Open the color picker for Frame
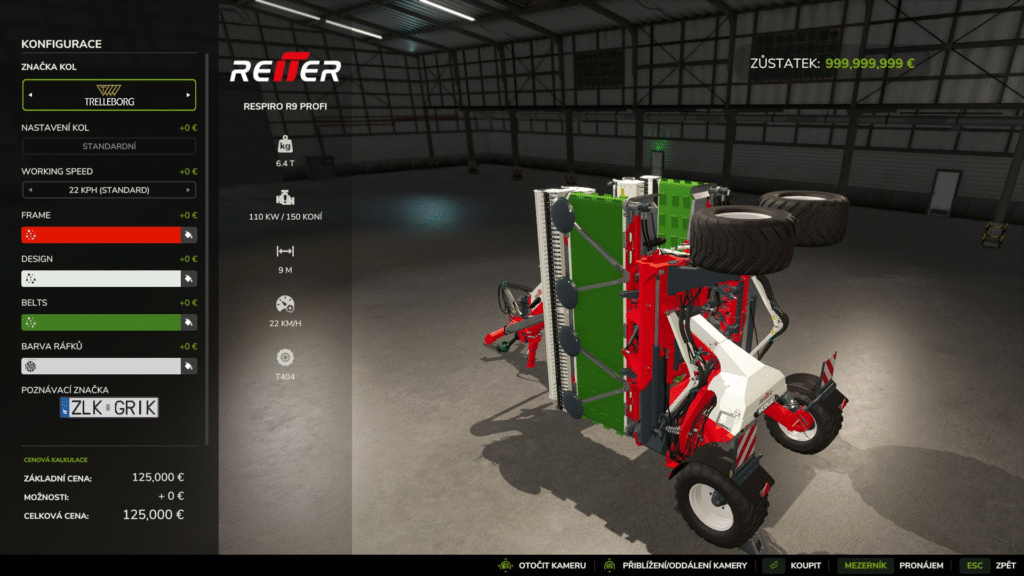Viewport: 1024px width, 576px height. point(188,235)
